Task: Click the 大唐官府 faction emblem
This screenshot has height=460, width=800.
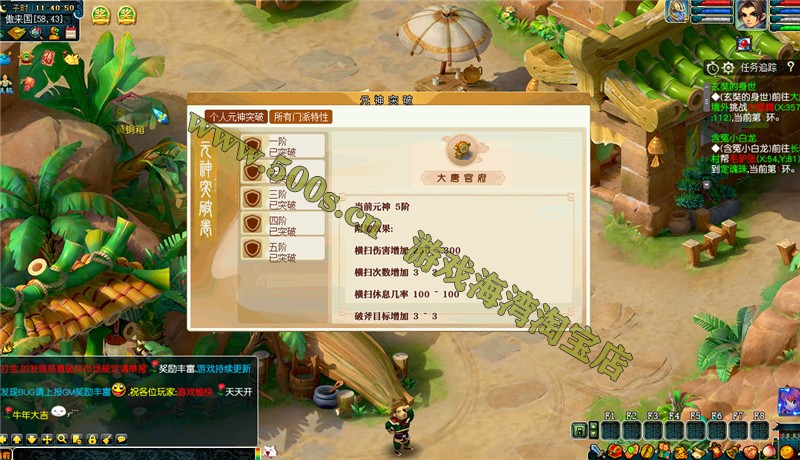Action: point(461,151)
